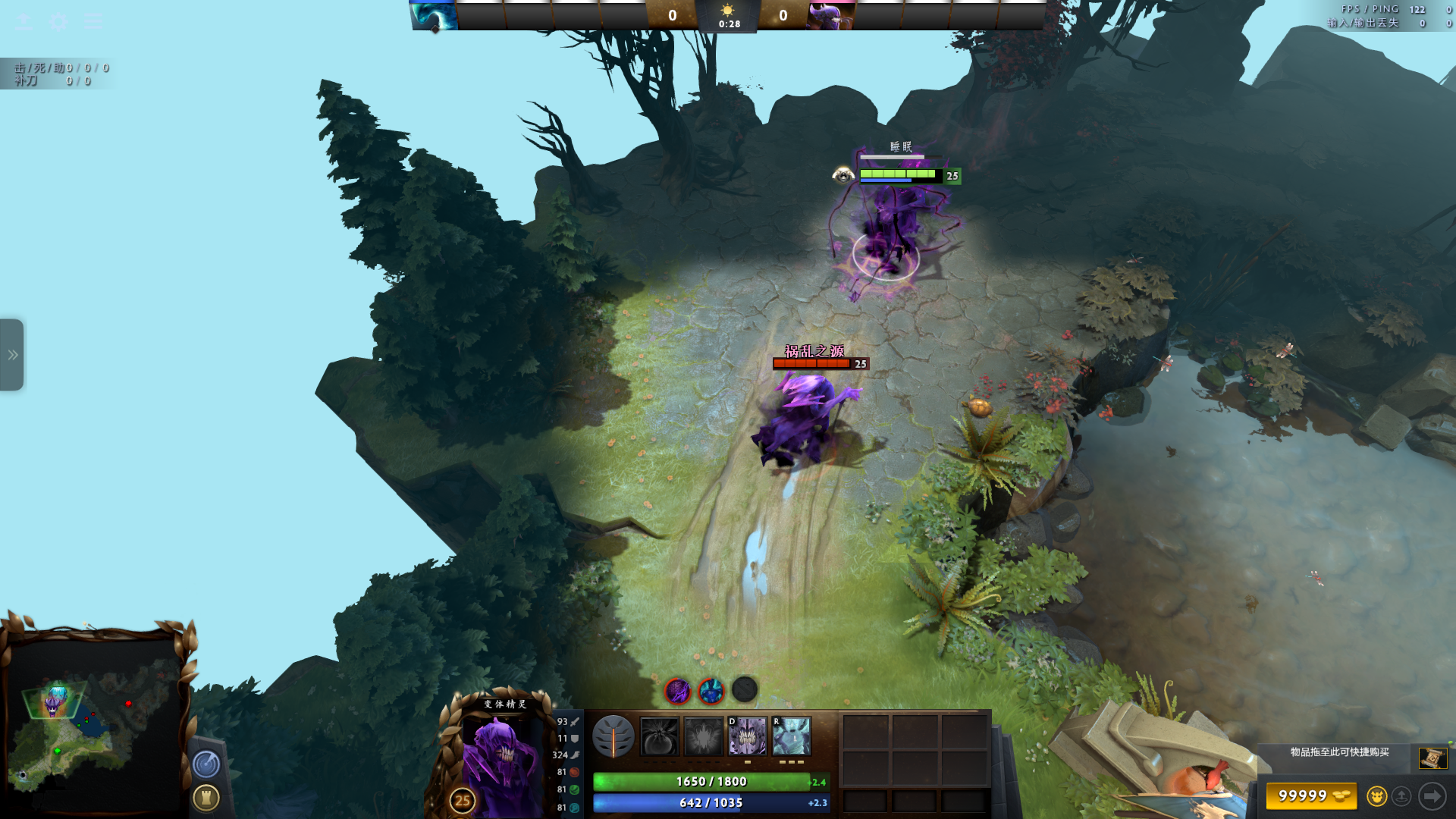Click the purple status buff icon
Image resolution: width=1456 pixels, height=819 pixels.
(x=677, y=691)
